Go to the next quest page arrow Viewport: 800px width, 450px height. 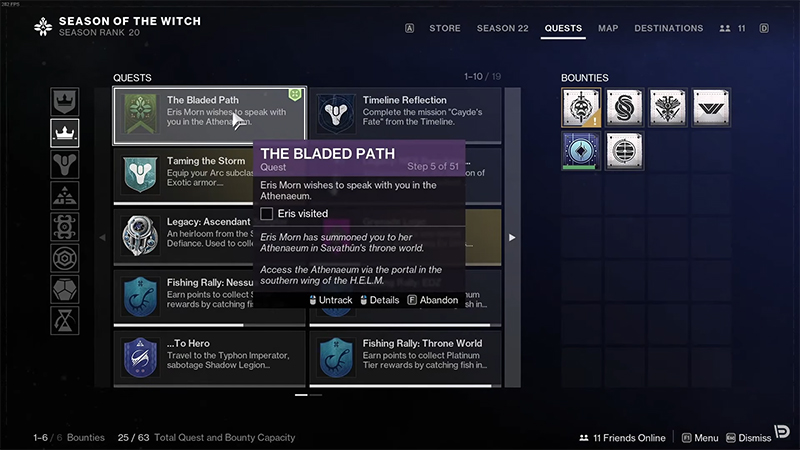pyautogui.click(x=513, y=237)
